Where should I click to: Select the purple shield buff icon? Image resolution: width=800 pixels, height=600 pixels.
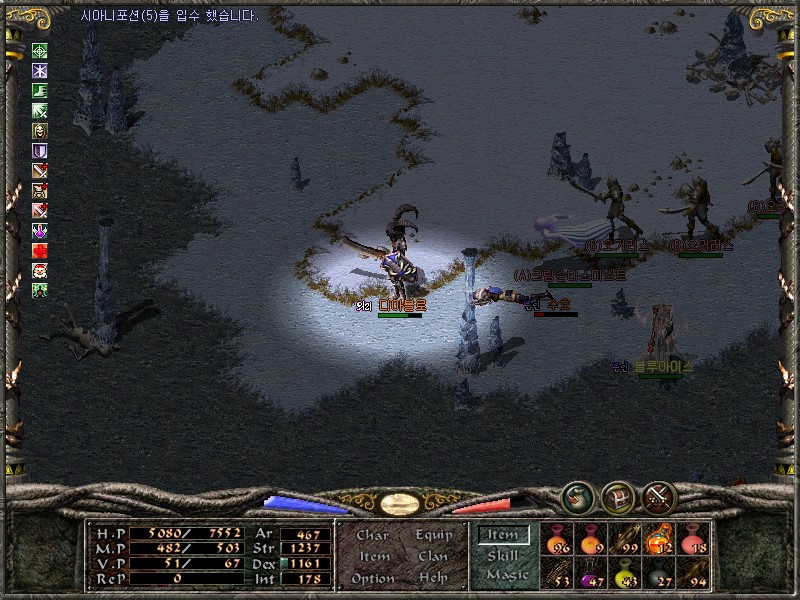tap(40, 150)
